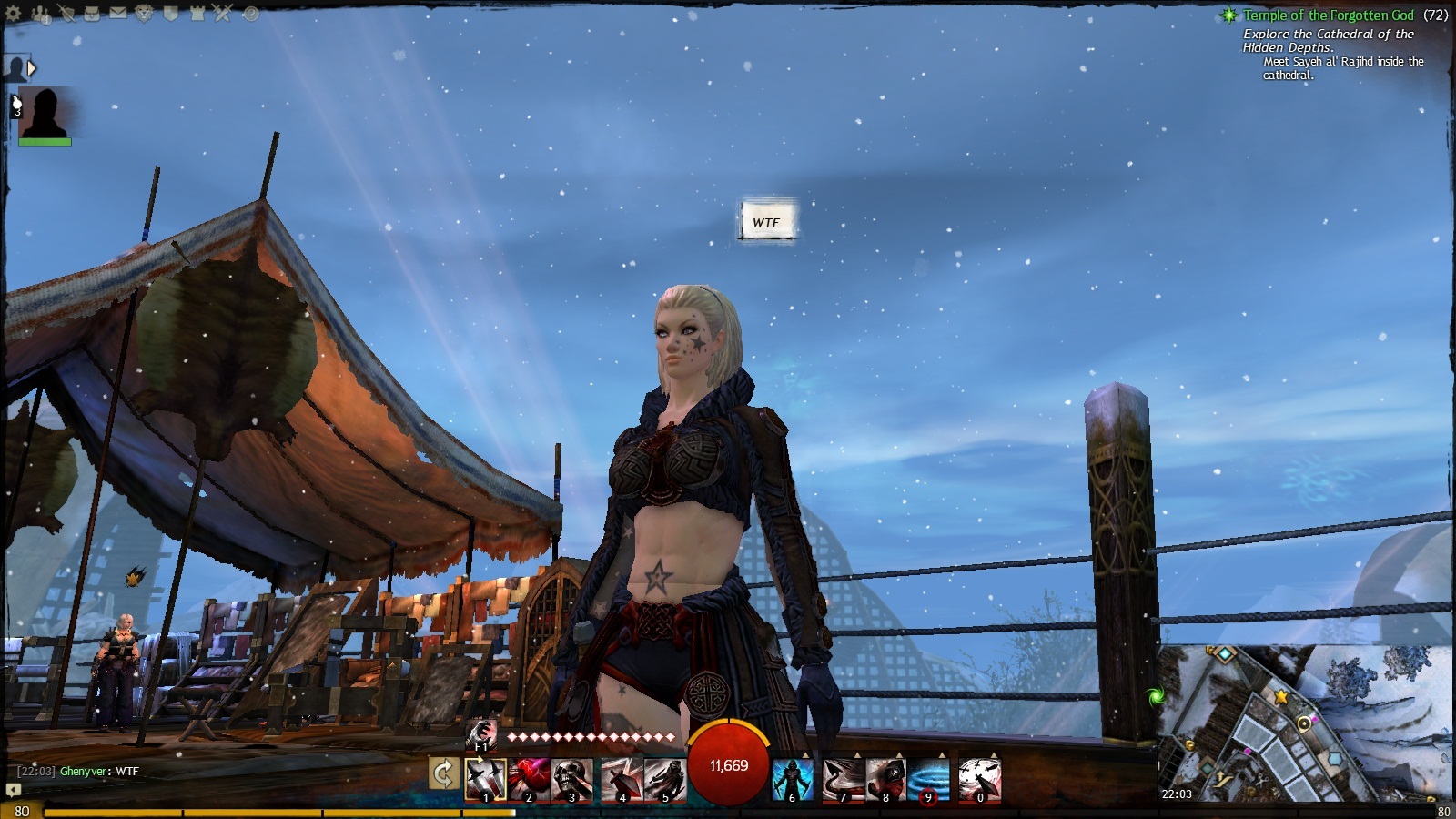Open the inventory bag icon
The width and height of the screenshot is (1456, 819).
[92, 14]
